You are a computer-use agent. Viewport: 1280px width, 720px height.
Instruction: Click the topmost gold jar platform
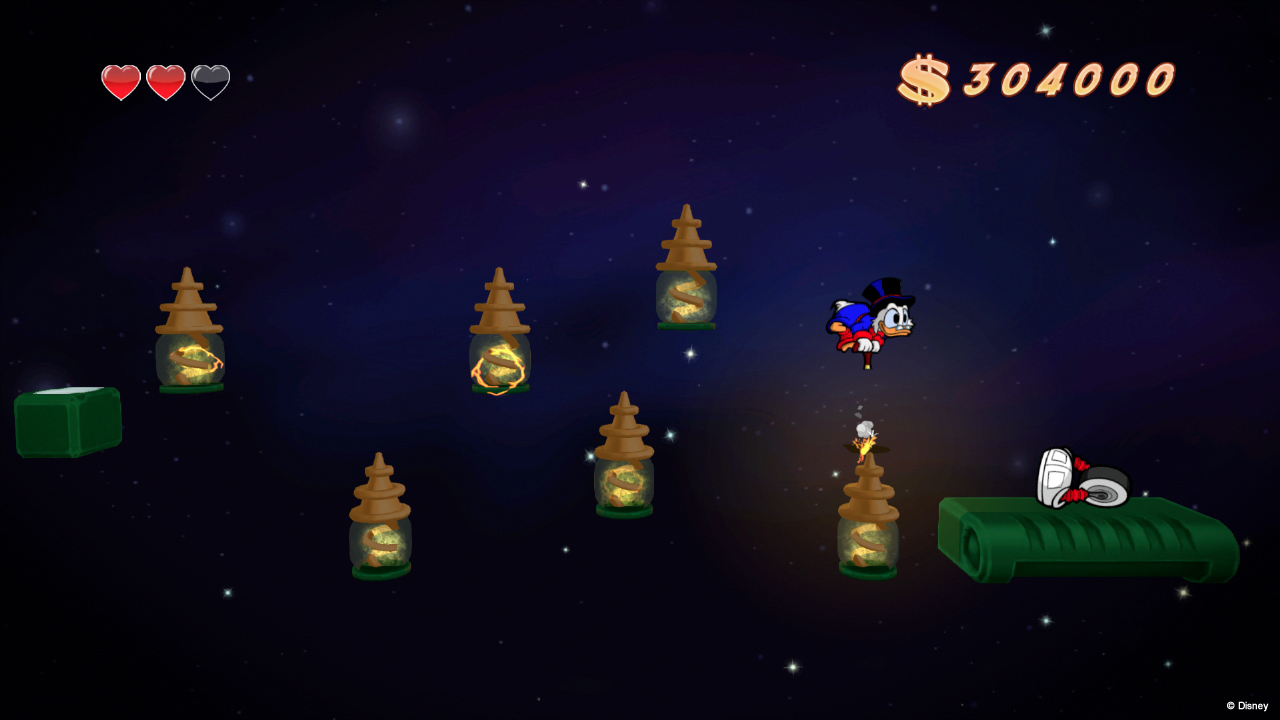pos(685,270)
